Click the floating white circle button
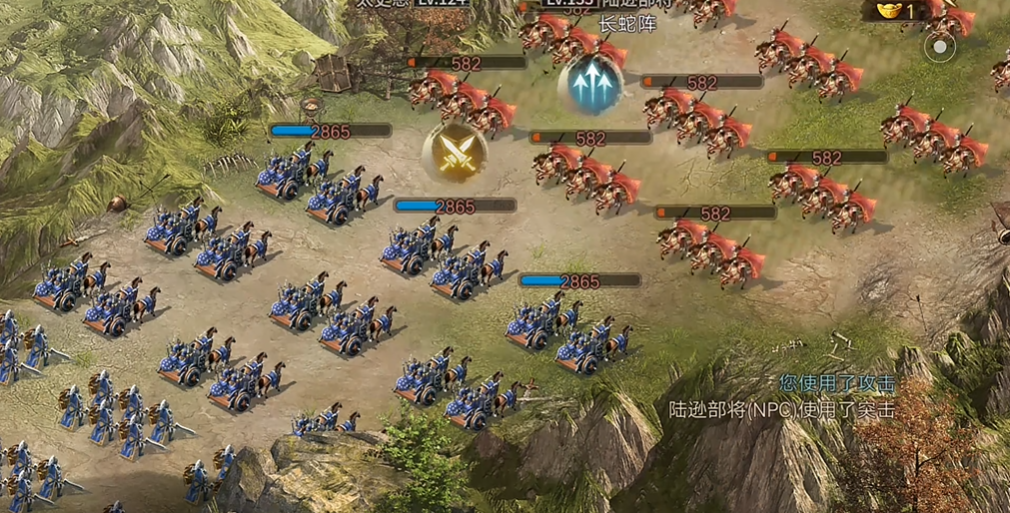The height and width of the screenshot is (513, 1010). click(x=939, y=48)
